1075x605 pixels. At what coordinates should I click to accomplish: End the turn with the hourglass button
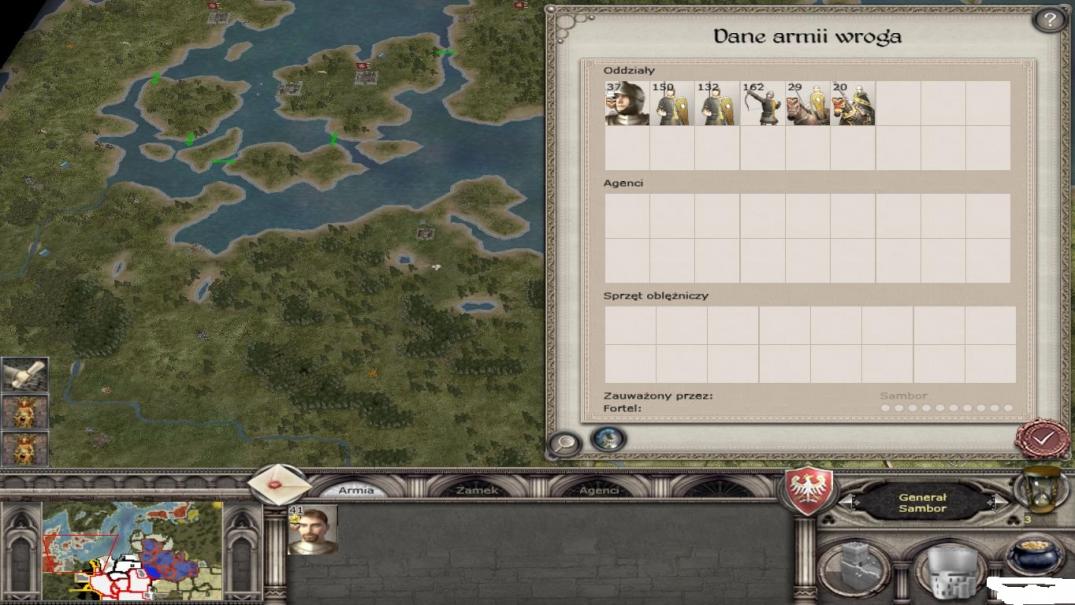click(x=1039, y=490)
